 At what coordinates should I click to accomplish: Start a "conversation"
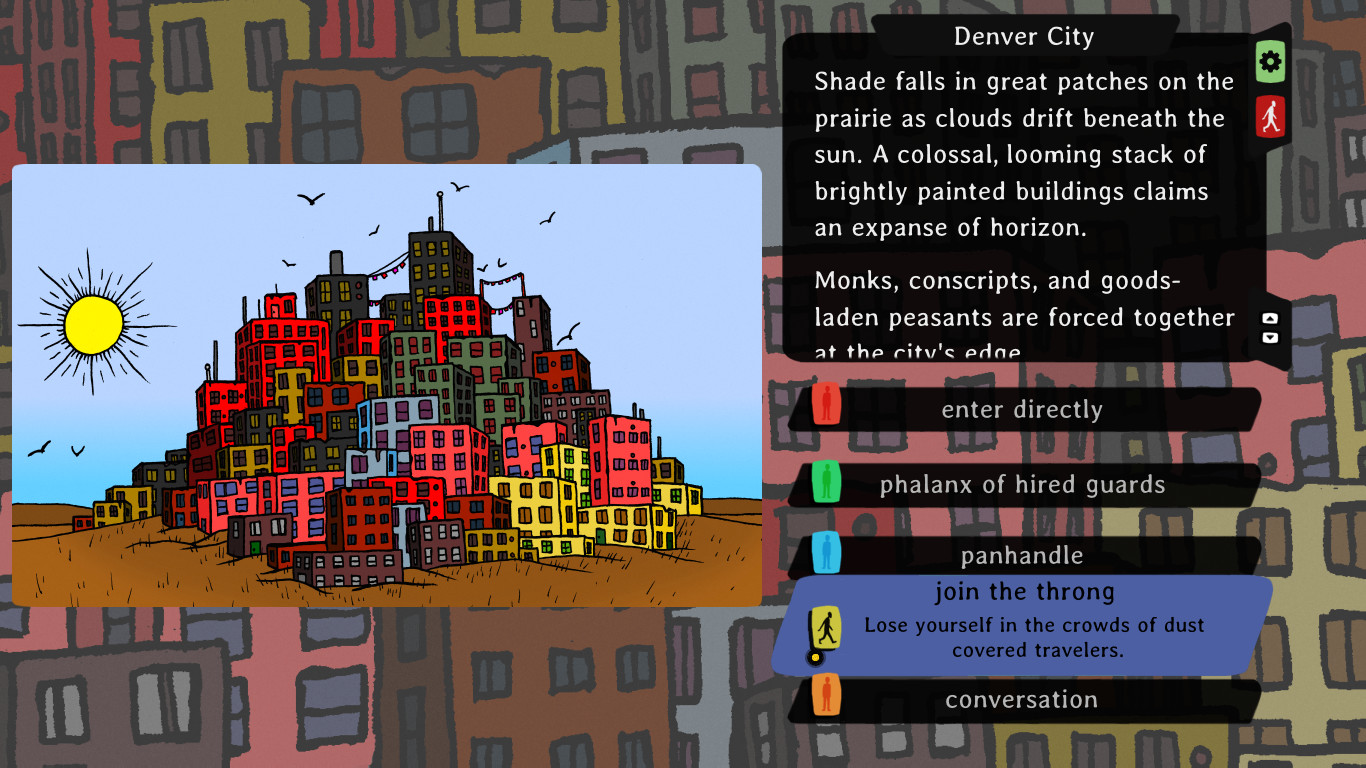[x=1022, y=700]
